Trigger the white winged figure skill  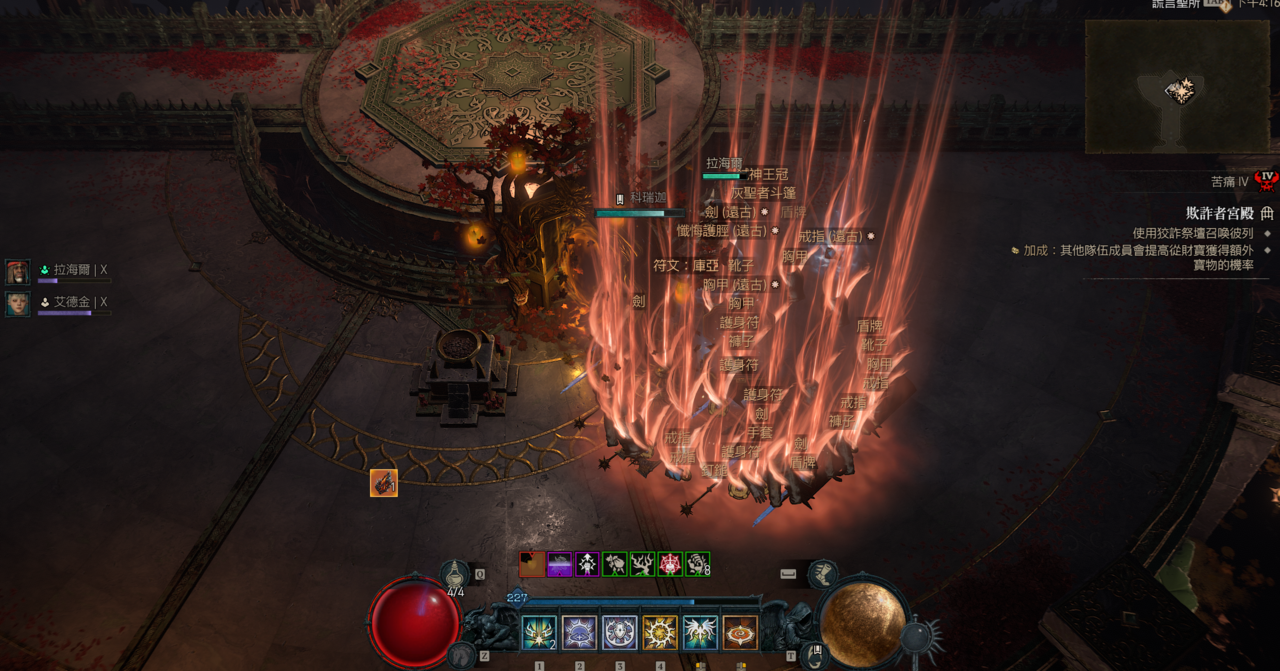click(700, 633)
